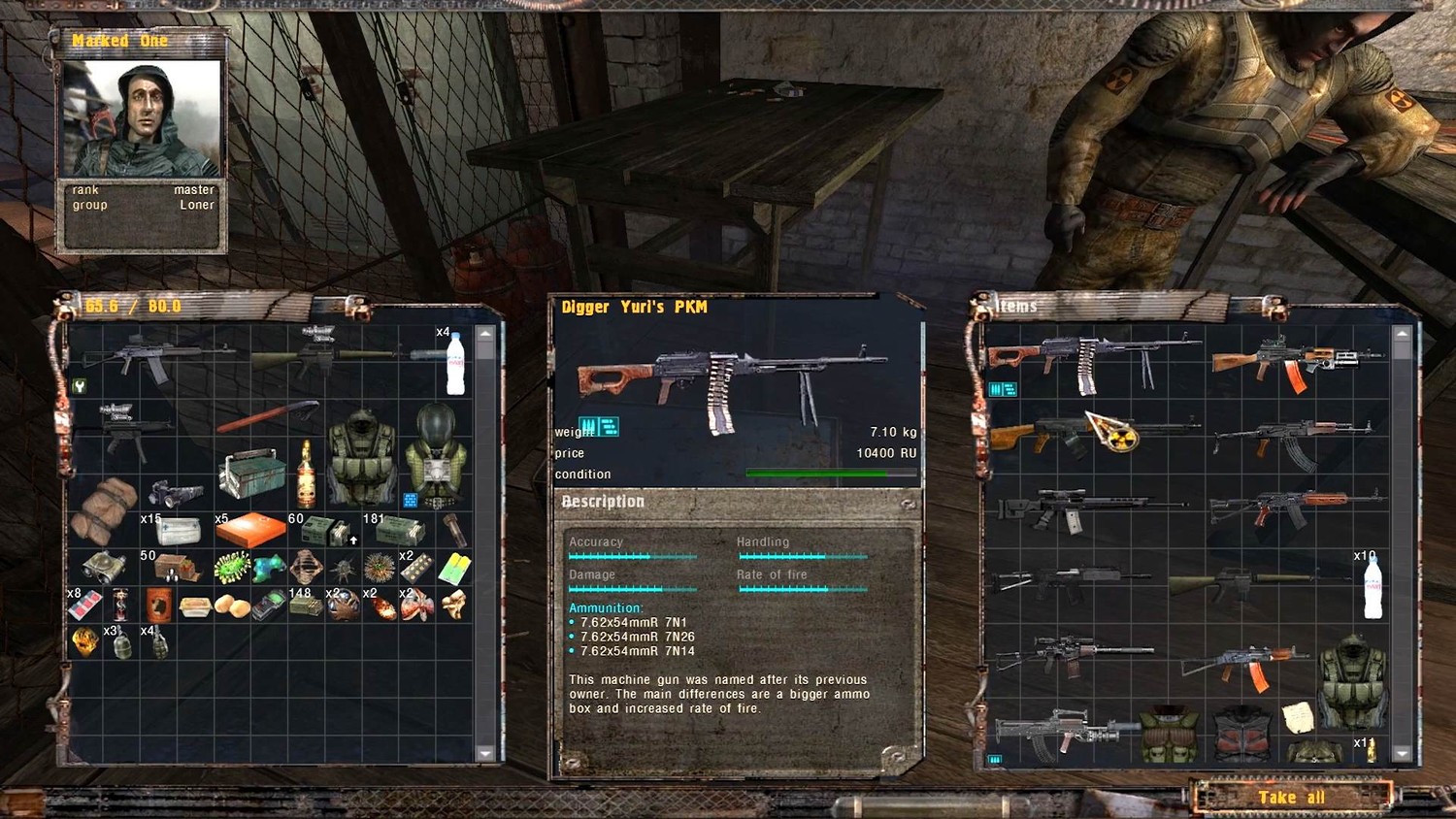Take all items from the stash
Viewport: 1456px width, 819px height.
1291,797
